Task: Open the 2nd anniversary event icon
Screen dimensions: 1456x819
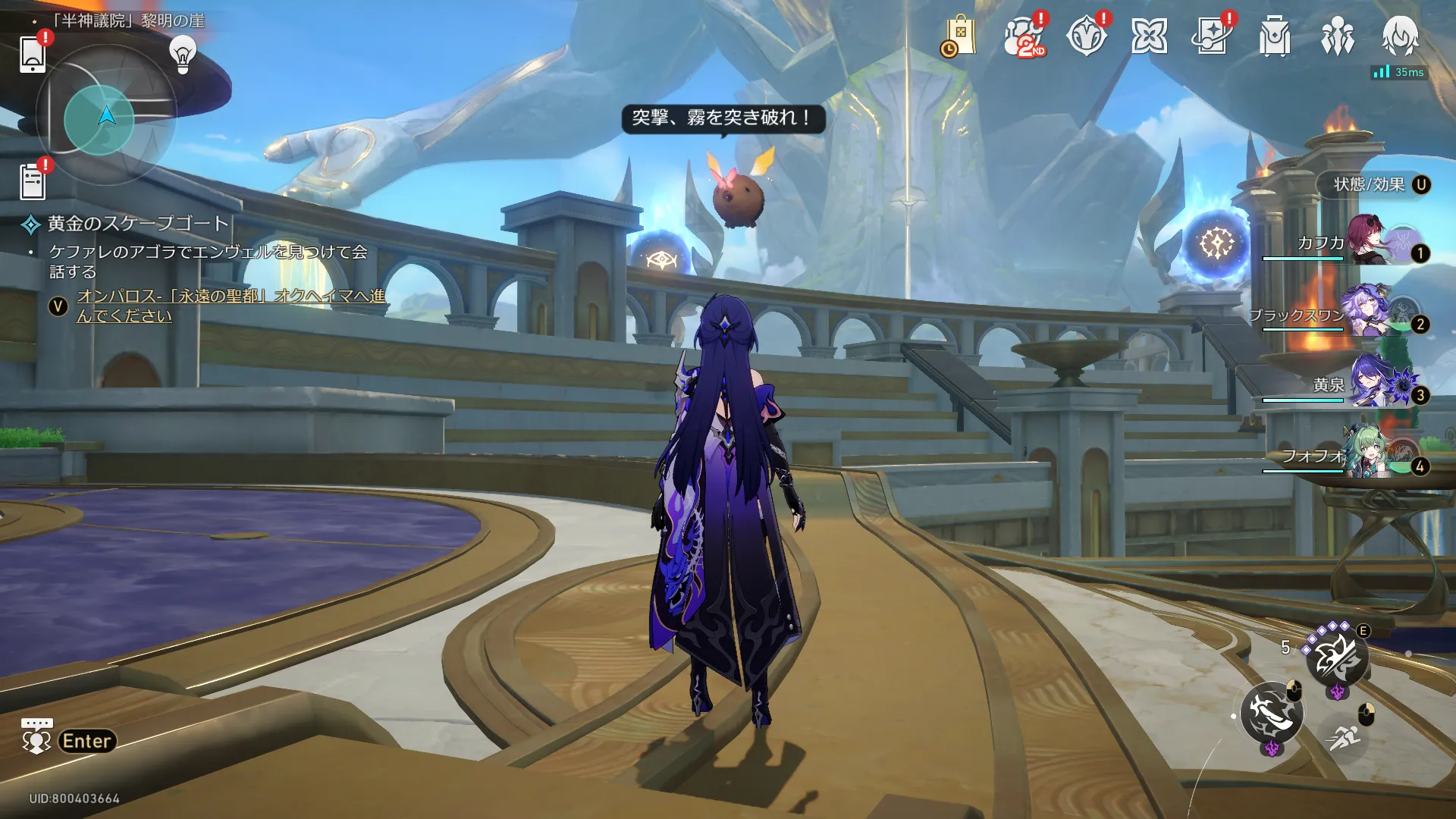Action: point(1023,37)
